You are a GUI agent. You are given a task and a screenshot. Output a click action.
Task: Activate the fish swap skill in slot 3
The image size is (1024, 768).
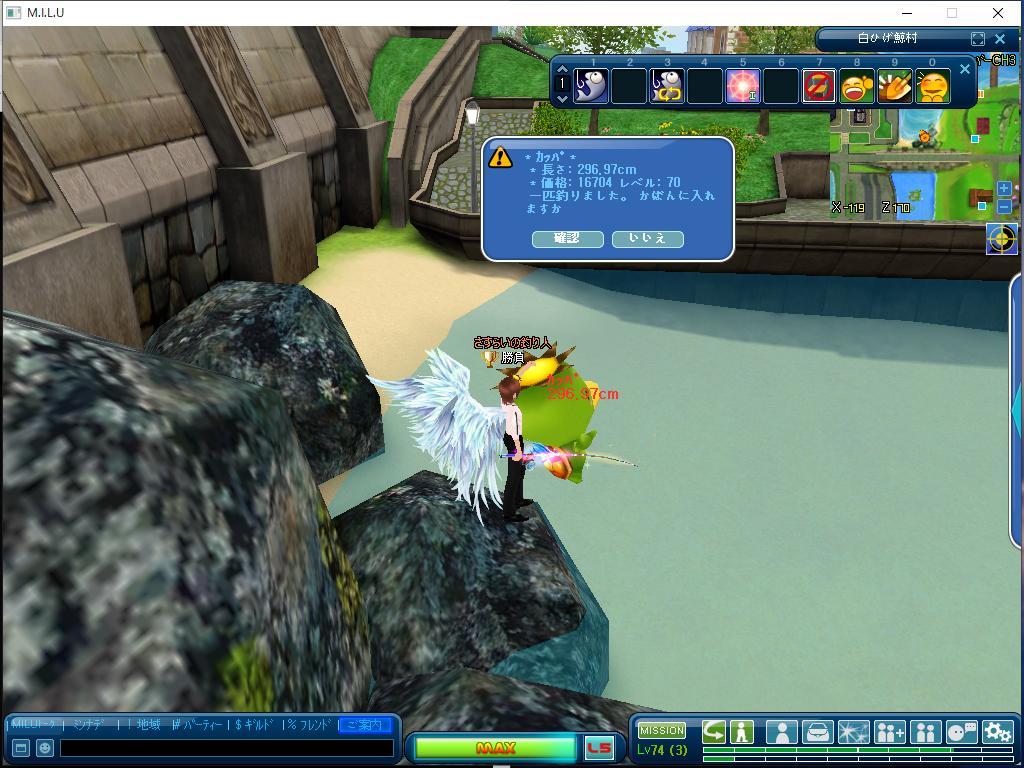coord(667,86)
